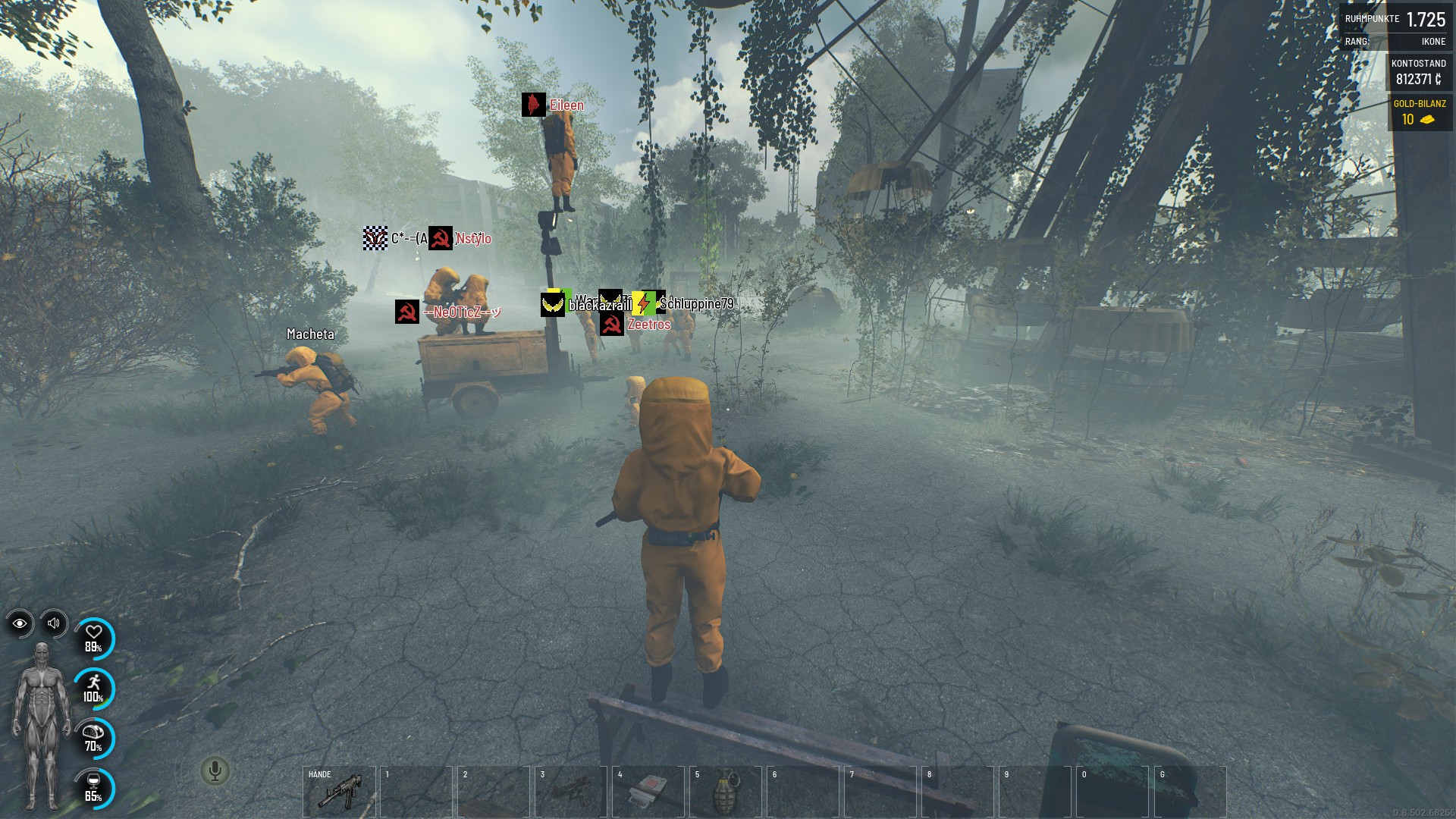Click the eye visibility indicator icon
The height and width of the screenshot is (819, 1456).
(20, 623)
